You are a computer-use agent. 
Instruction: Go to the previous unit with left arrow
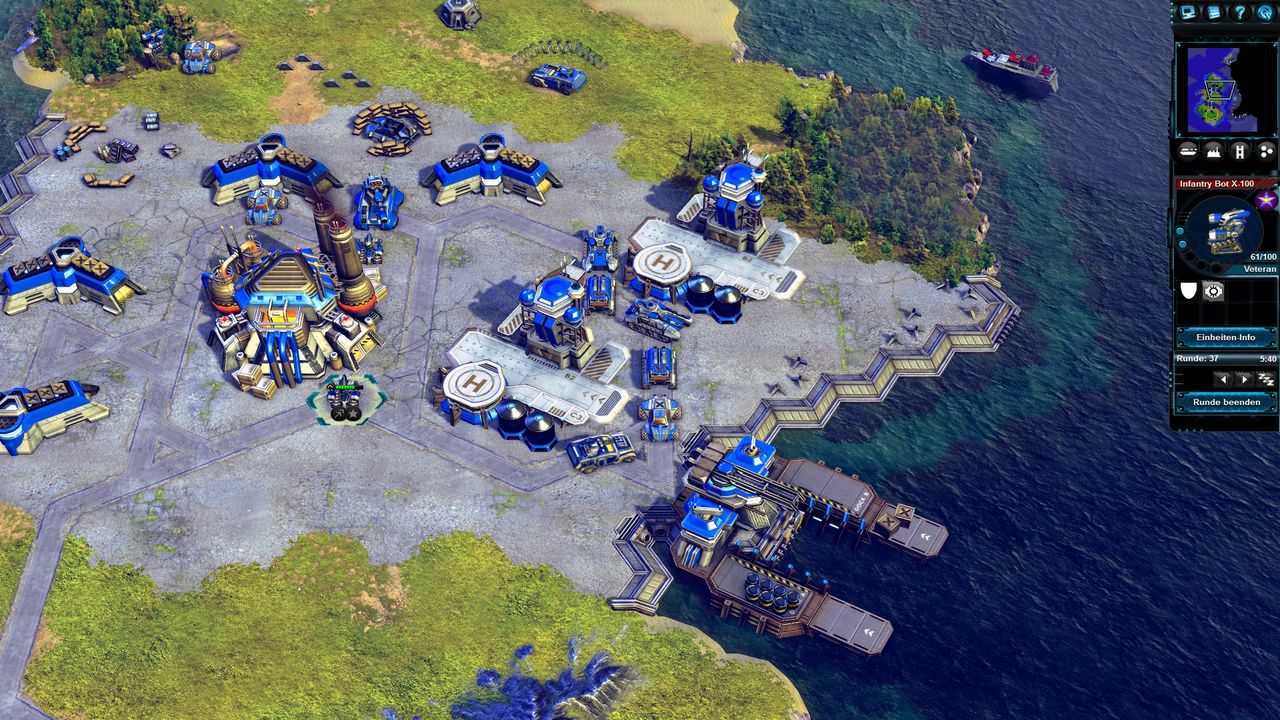pos(1221,380)
